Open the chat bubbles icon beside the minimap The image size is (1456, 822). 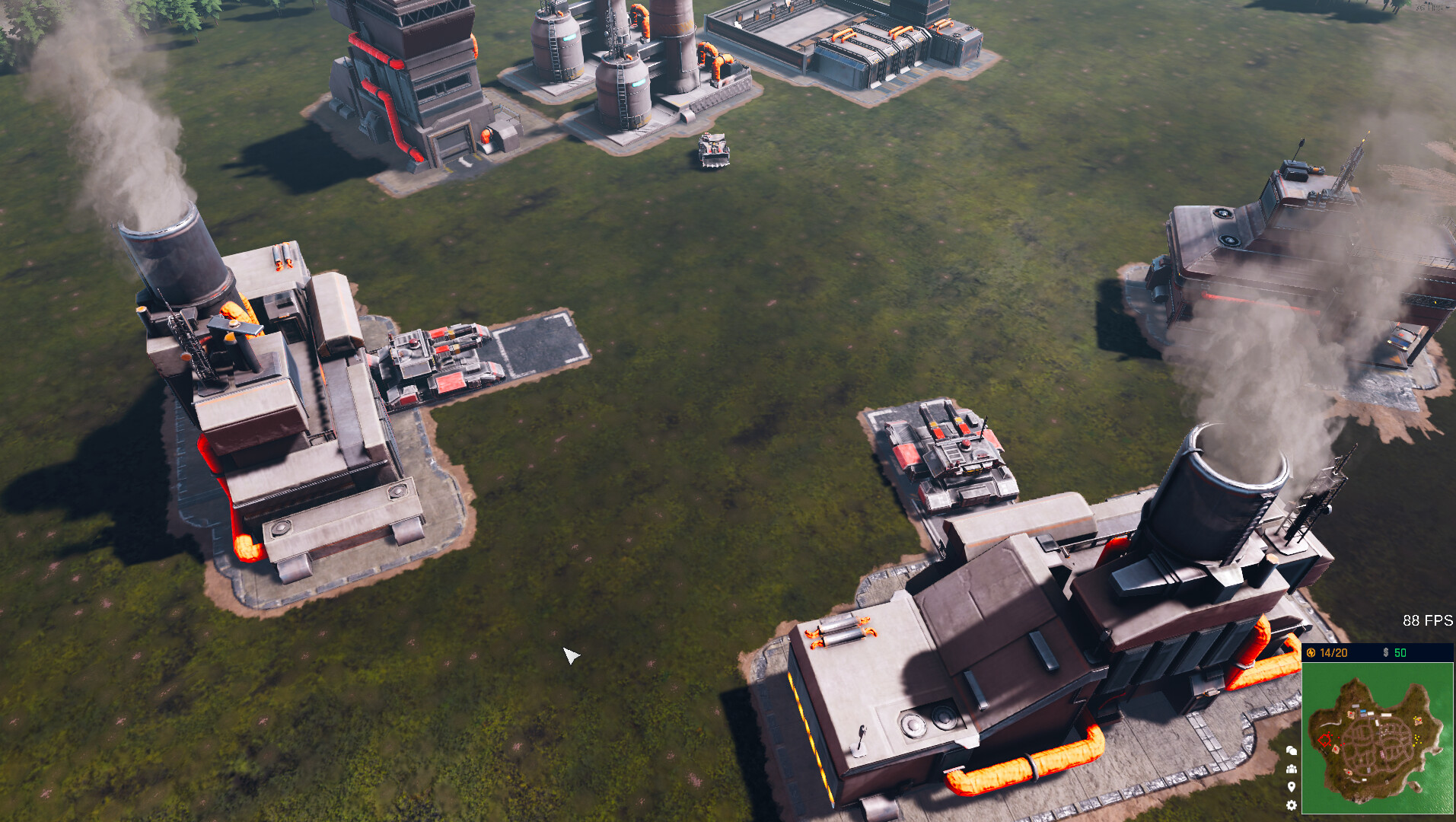[1292, 751]
